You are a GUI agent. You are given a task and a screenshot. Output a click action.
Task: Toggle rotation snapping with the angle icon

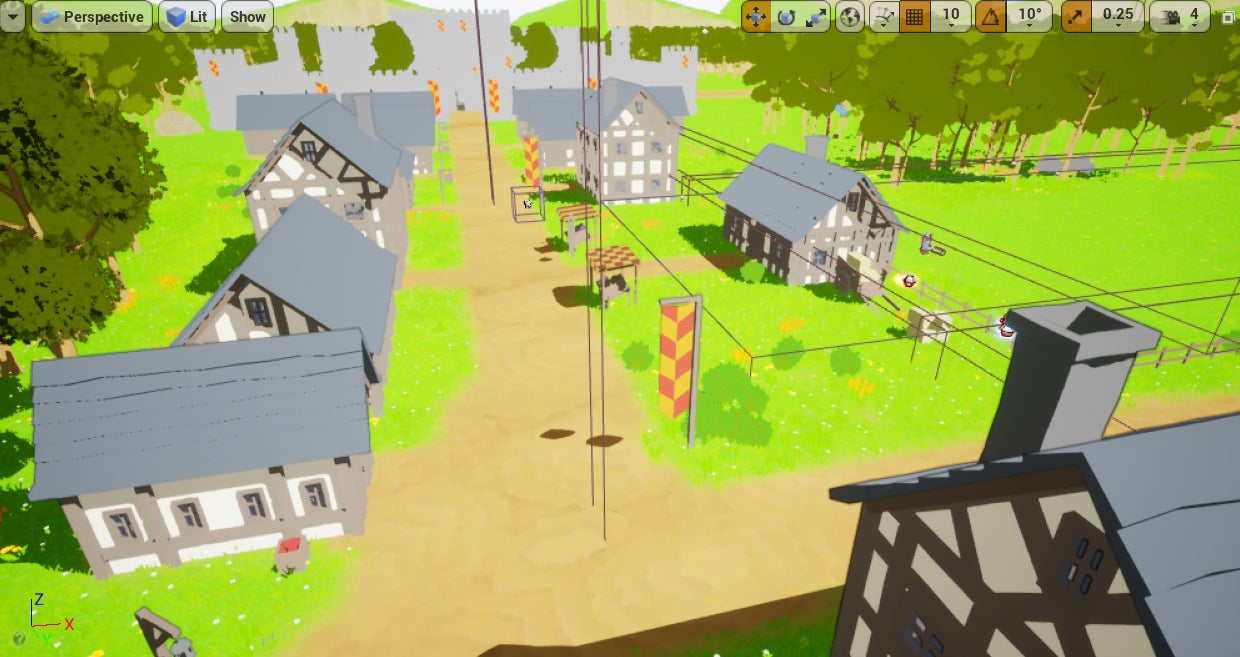990,16
